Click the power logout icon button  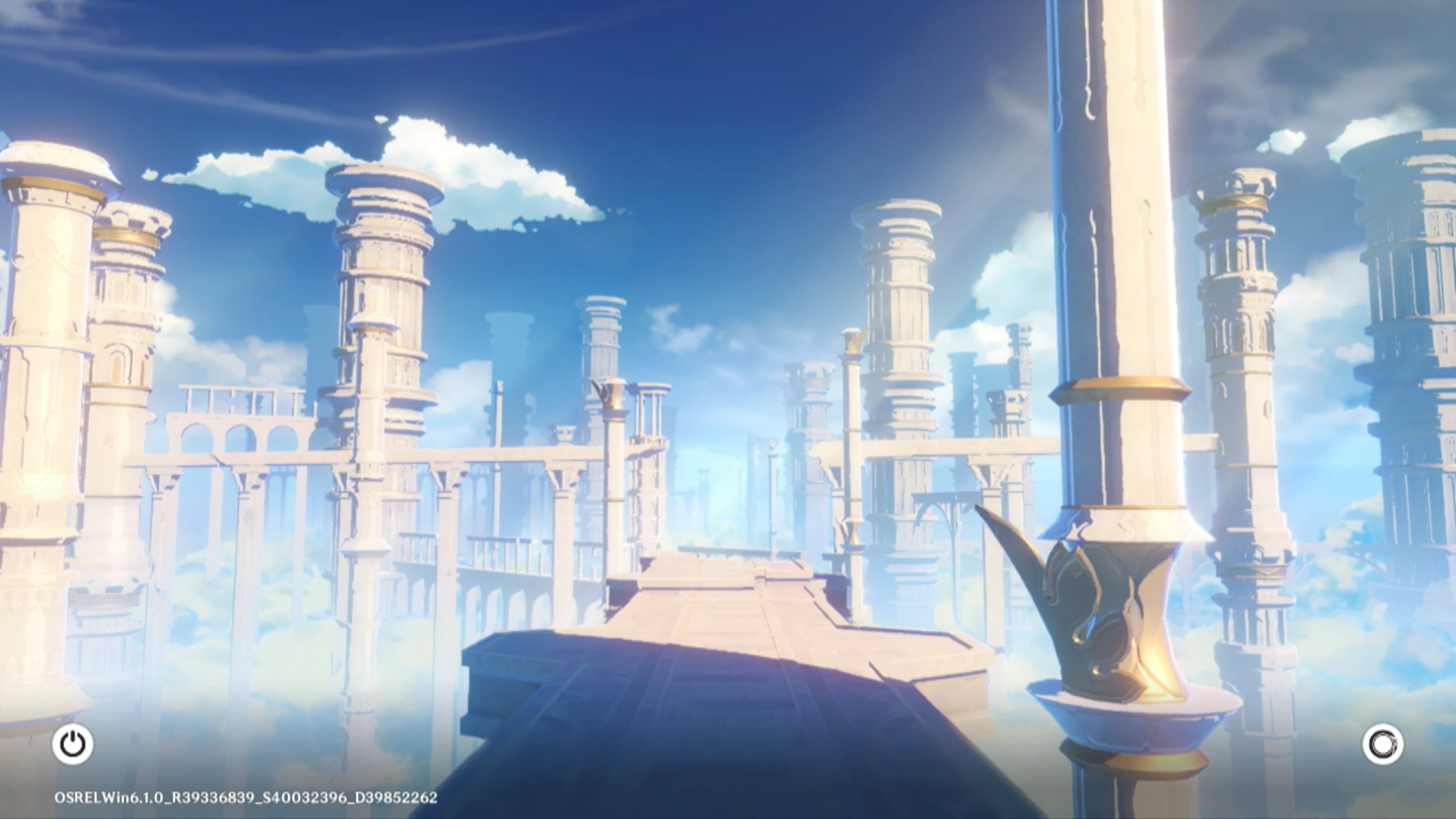(x=73, y=744)
